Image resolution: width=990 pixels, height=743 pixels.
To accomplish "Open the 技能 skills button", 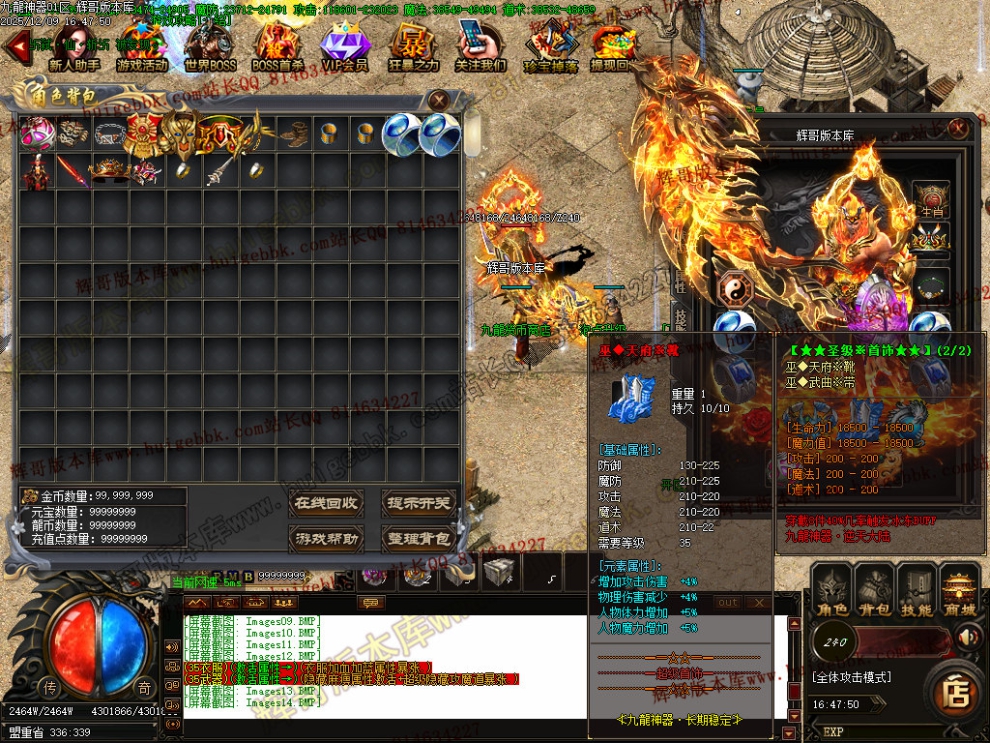I will (x=916, y=592).
